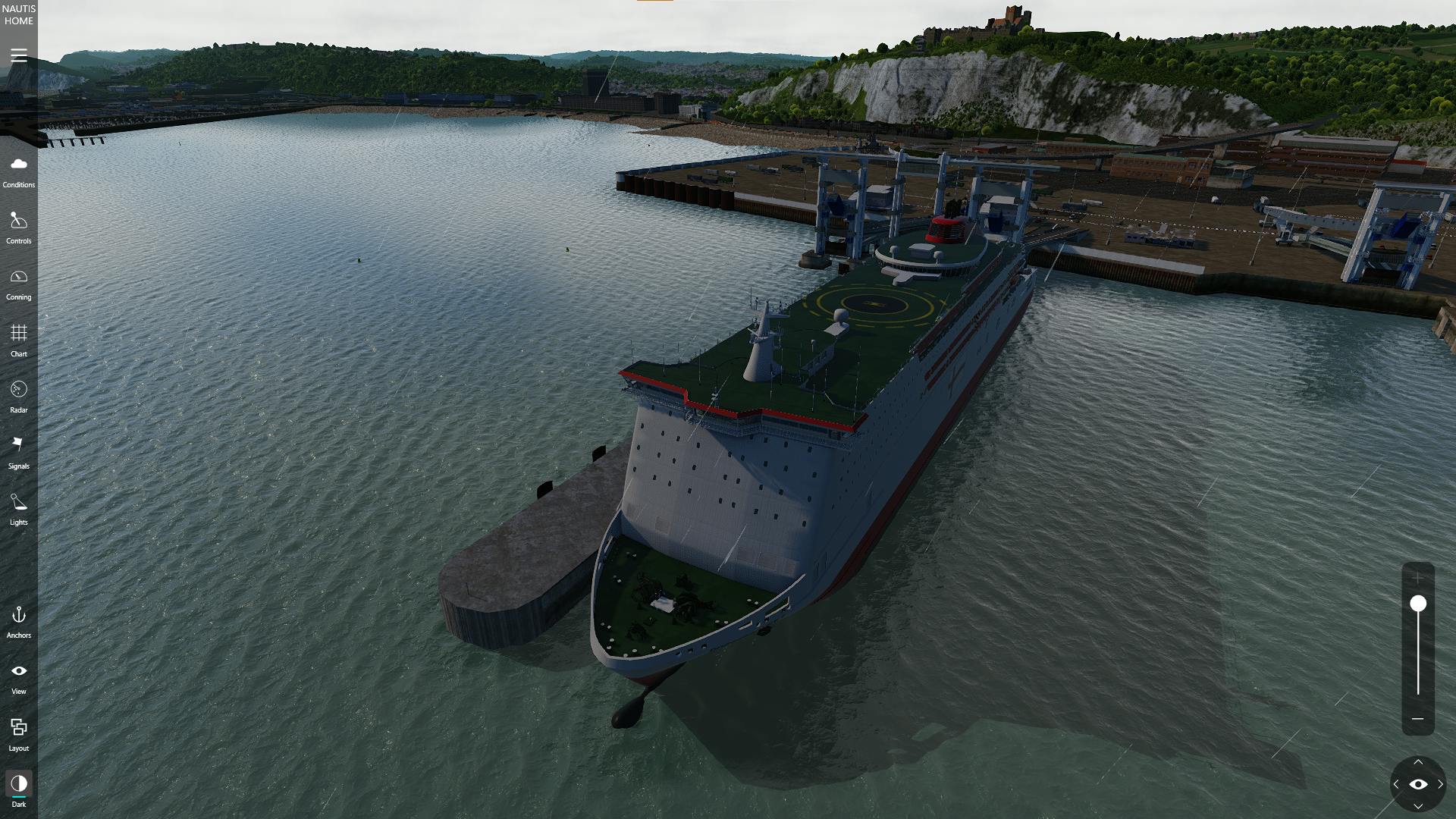Open the Conning display
The width and height of the screenshot is (1456, 819).
[x=19, y=284]
